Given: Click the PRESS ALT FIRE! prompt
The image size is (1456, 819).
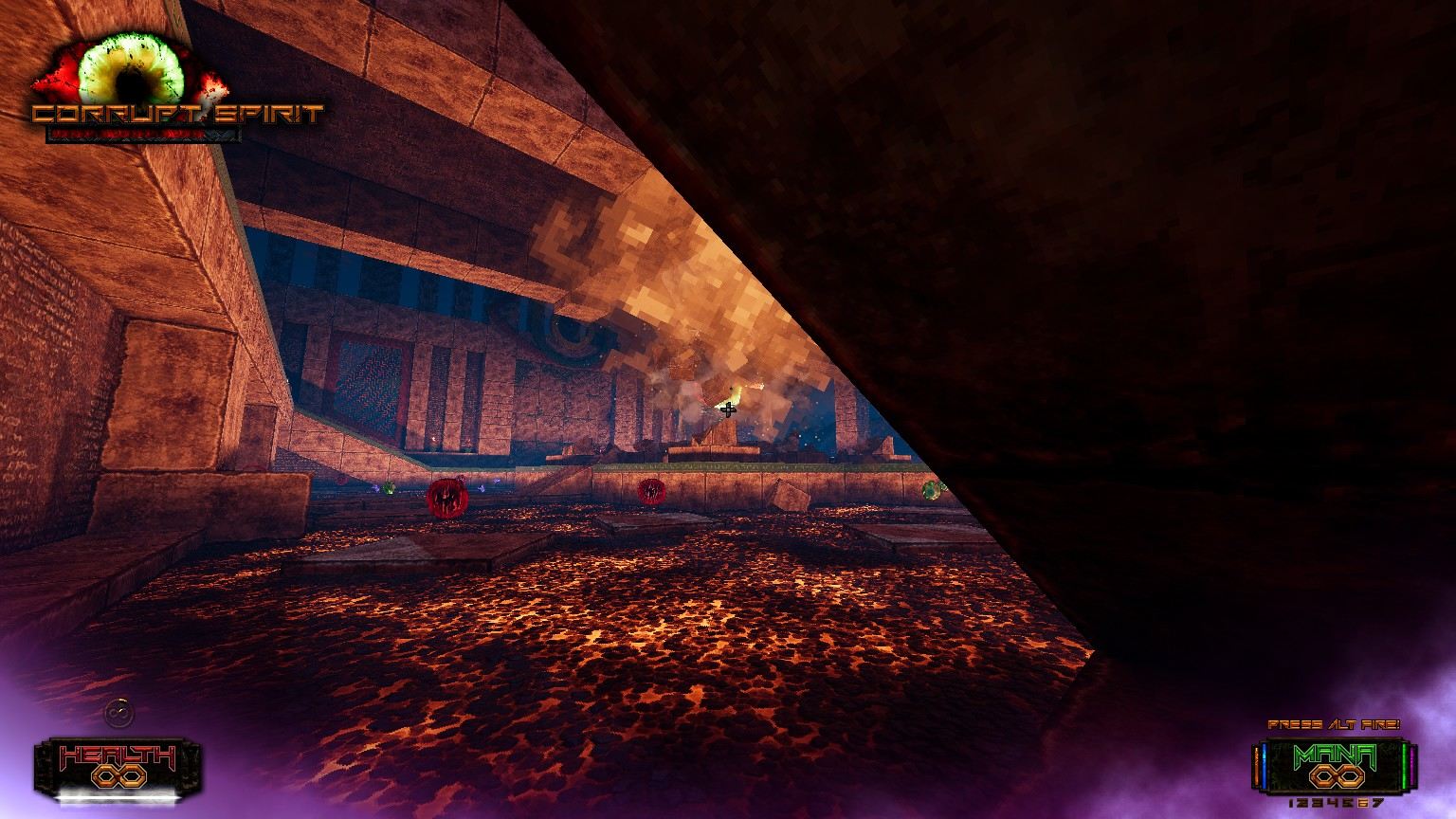Looking at the screenshot, I should (x=1336, y=725).
